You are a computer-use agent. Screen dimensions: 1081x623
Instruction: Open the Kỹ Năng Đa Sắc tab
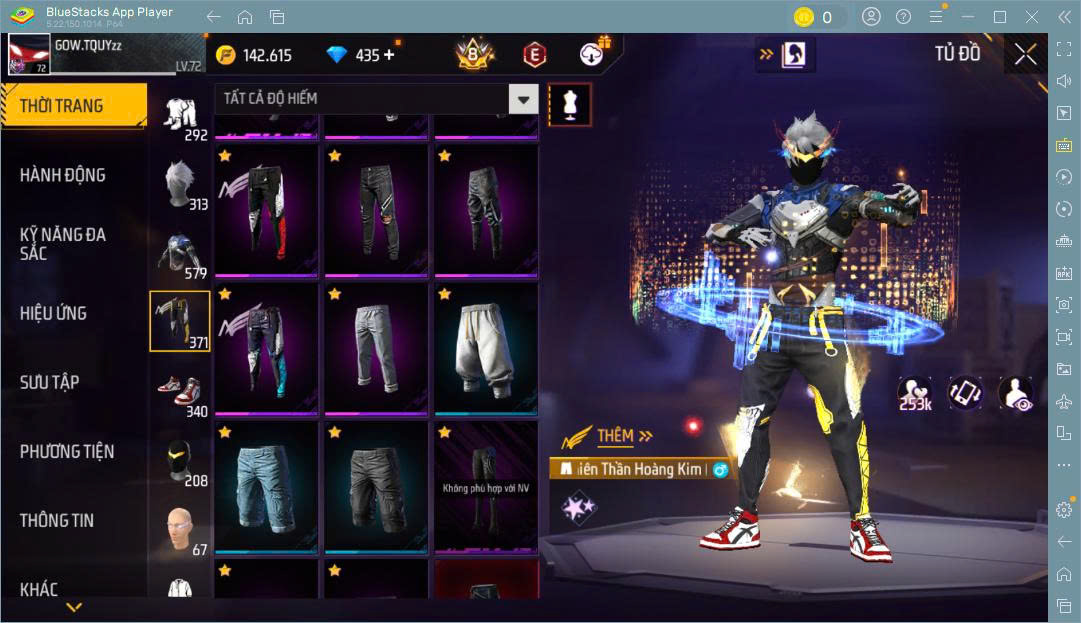point(62,243)
